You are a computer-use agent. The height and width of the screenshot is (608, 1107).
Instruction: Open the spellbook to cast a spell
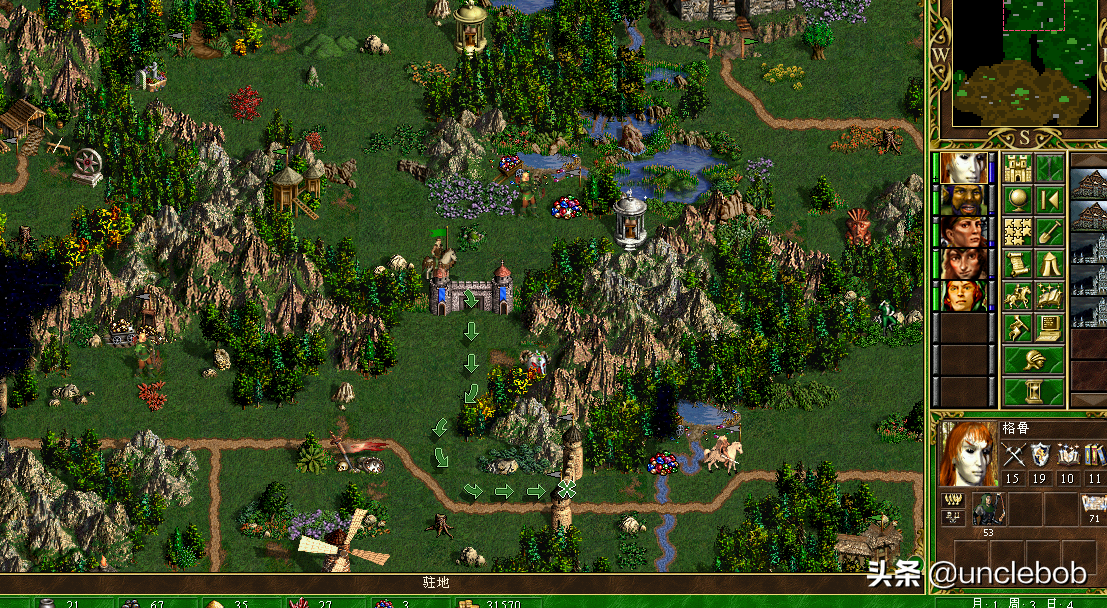tap(1049, 296)
